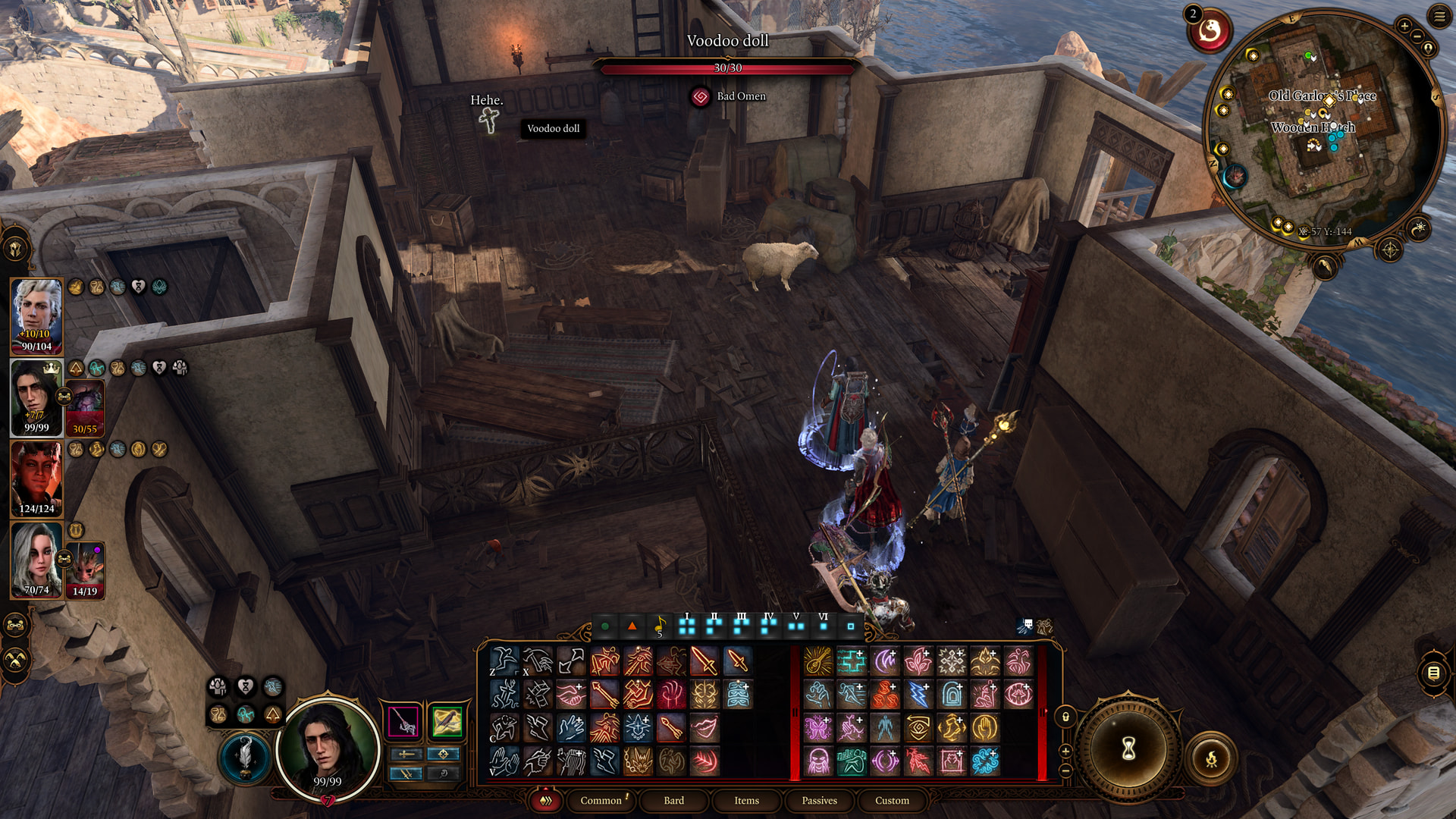The image size is (1456, 819).
Task: Open the main menu hamburger button
Action: [x=1439, y=16]
